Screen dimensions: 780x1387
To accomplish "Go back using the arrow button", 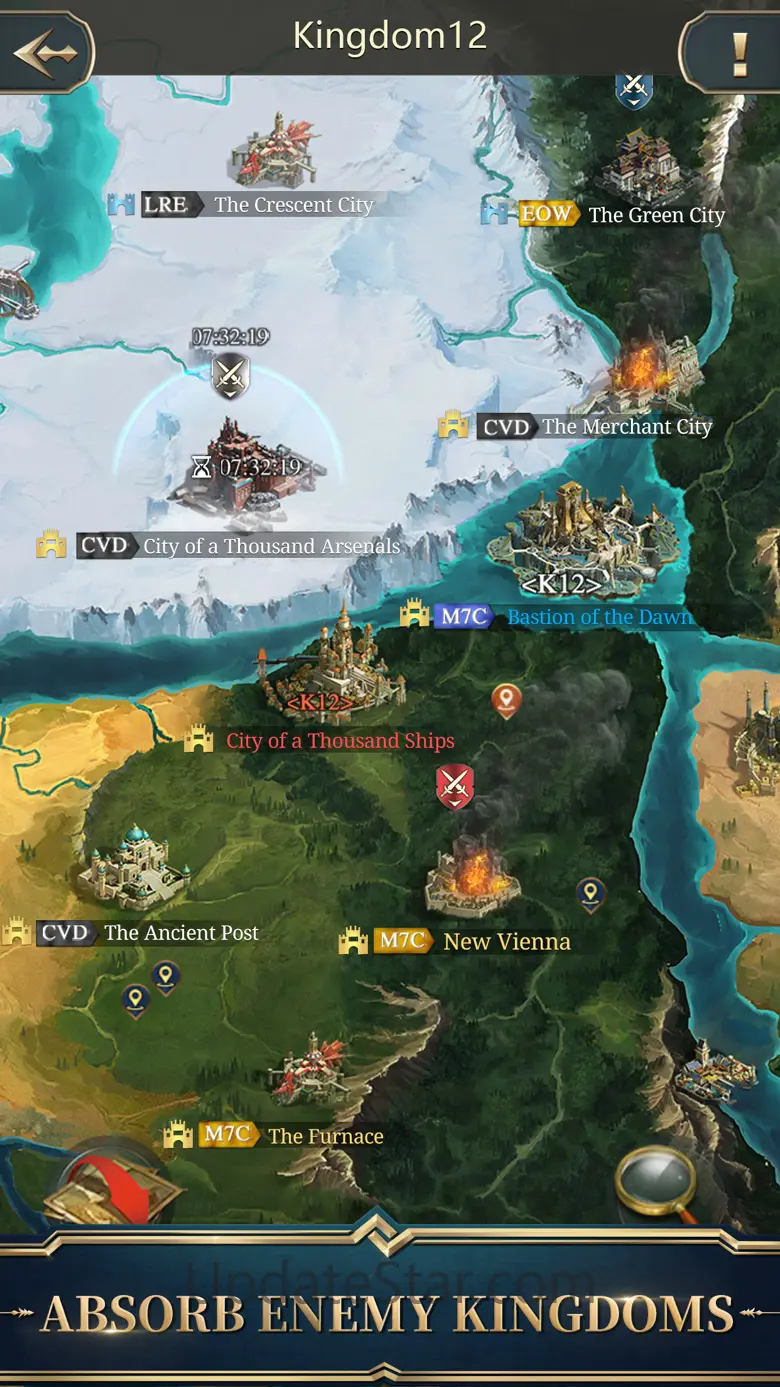I will coord(45,50).
